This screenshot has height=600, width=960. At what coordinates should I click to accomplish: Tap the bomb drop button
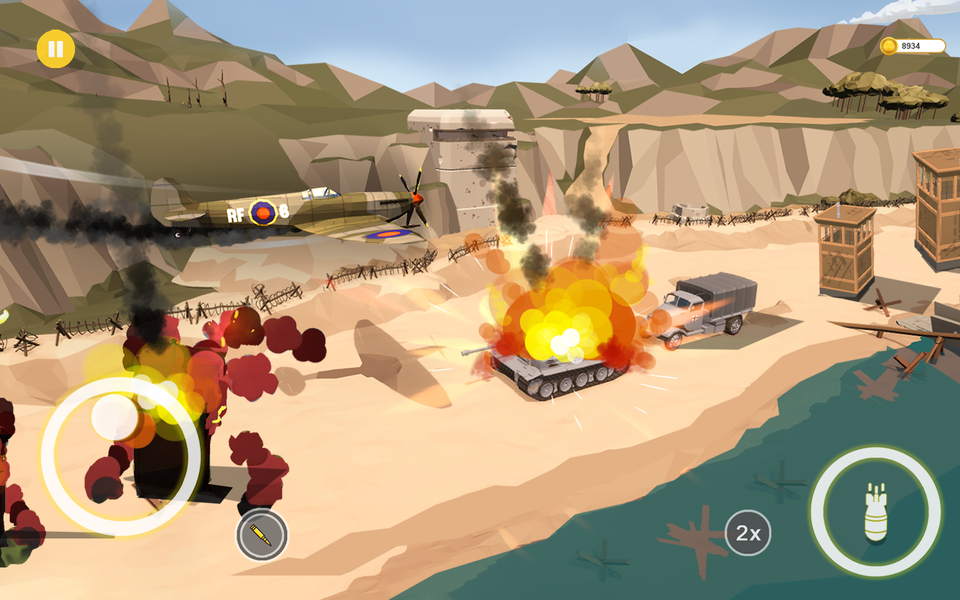tap(875, 511)
